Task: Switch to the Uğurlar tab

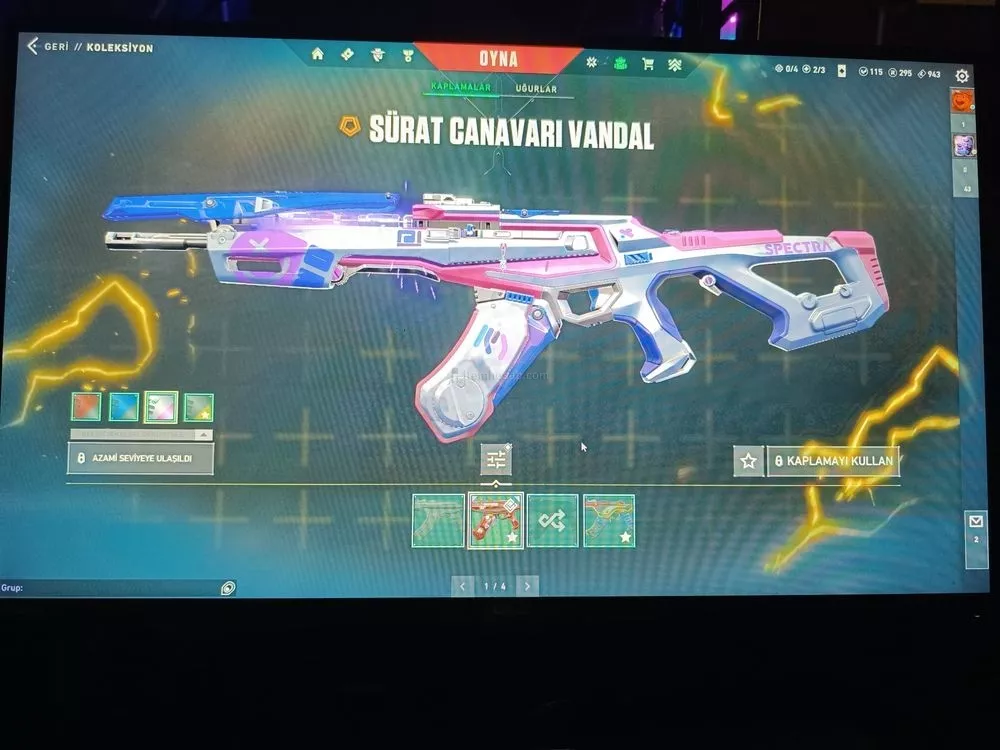Action: pyautogui.click(x=536, y=89)
